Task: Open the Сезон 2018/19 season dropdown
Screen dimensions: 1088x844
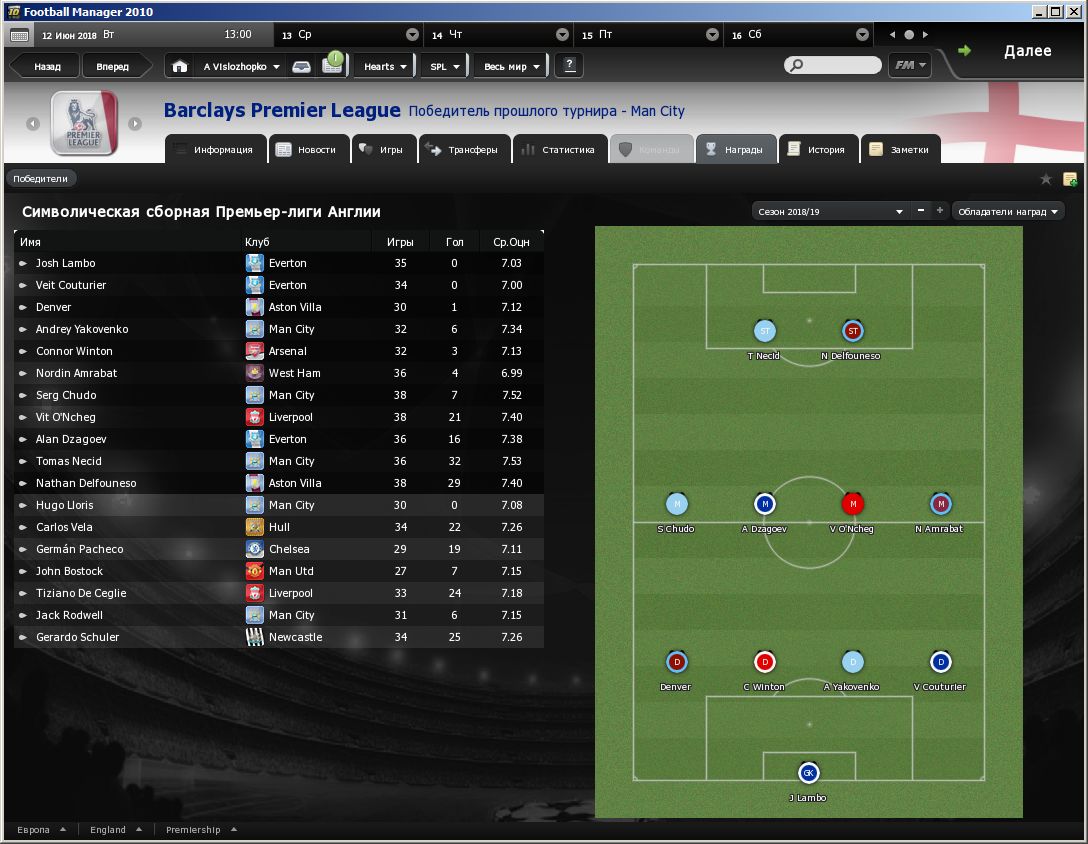Action: pyautogui.click(x=829, y=212)
